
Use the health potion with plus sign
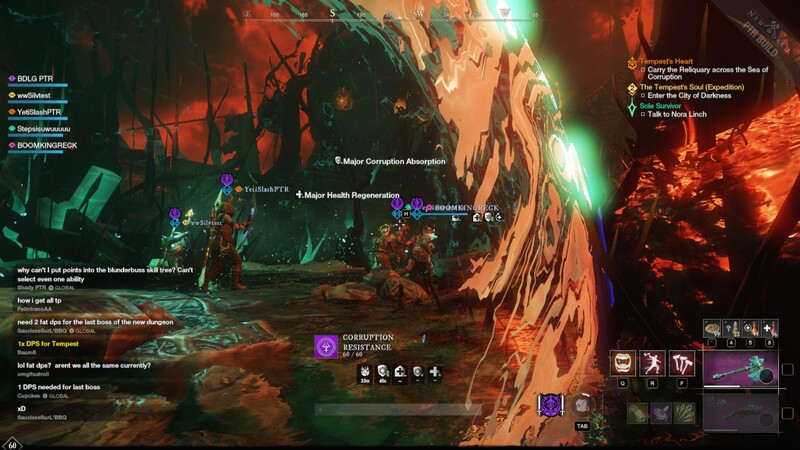[x=769, y=329]
